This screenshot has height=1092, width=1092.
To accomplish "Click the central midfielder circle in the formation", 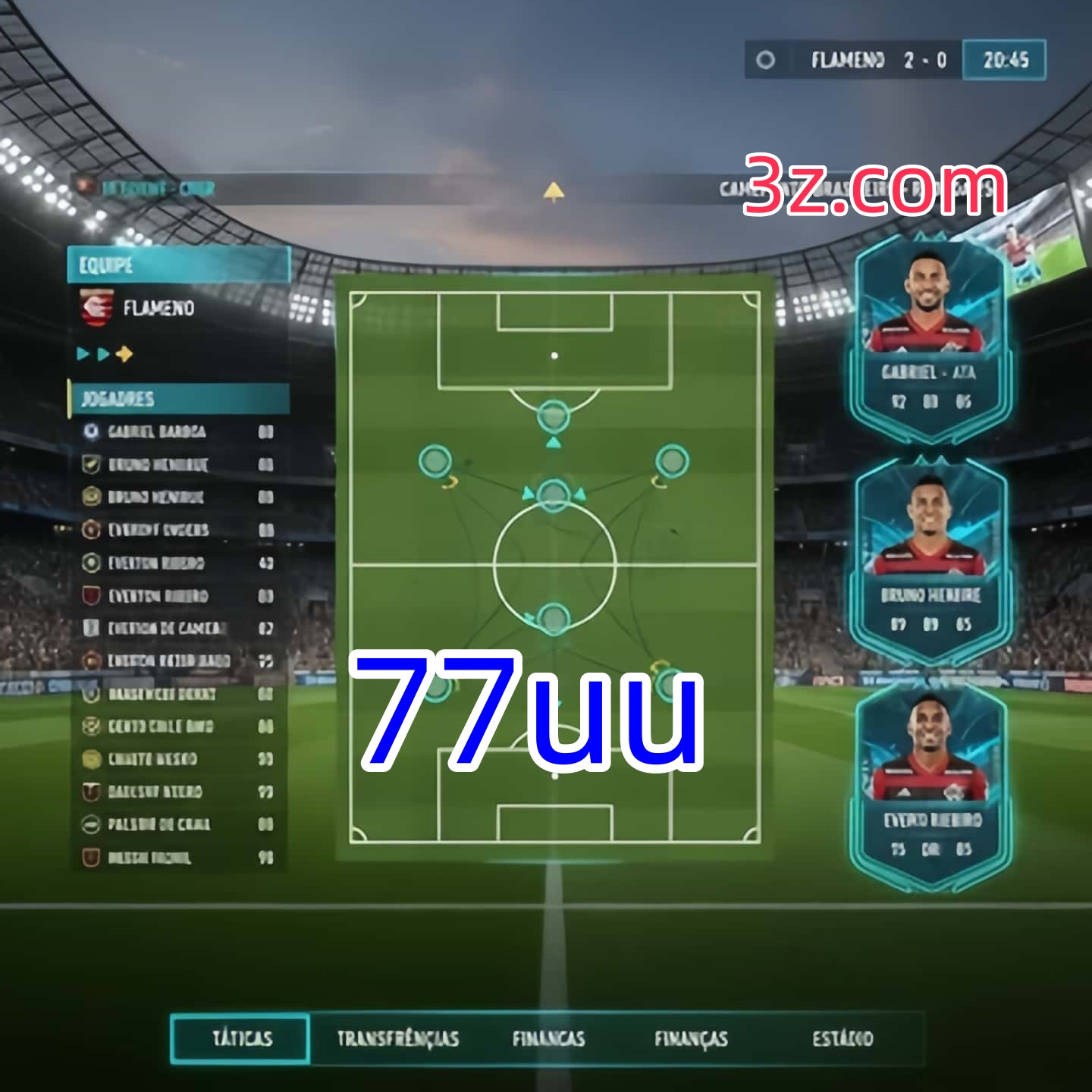I will (x=552, y=493).
